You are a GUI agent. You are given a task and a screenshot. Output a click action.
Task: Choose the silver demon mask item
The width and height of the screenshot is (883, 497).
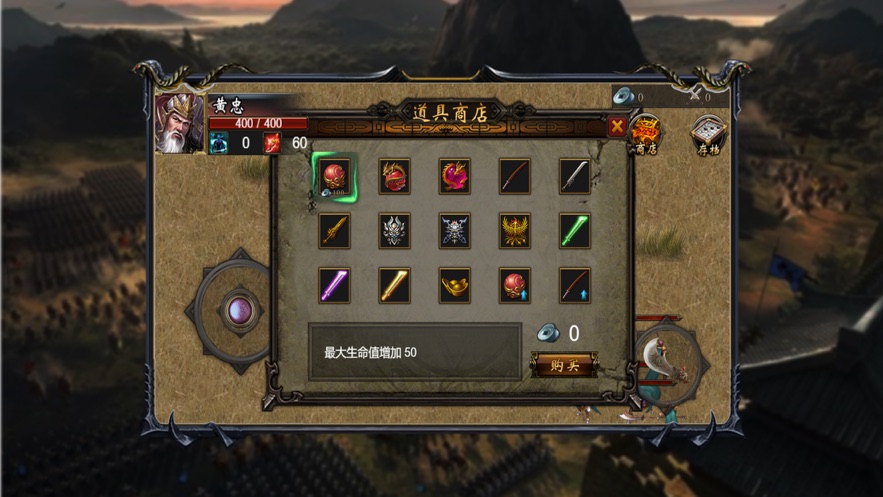point(394,231)
